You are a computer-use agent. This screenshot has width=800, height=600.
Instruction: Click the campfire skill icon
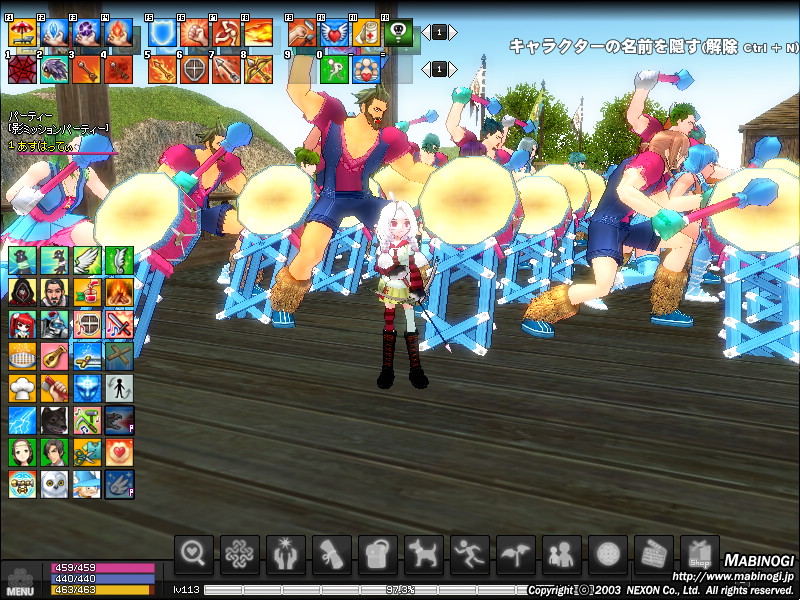click(119, 292)
